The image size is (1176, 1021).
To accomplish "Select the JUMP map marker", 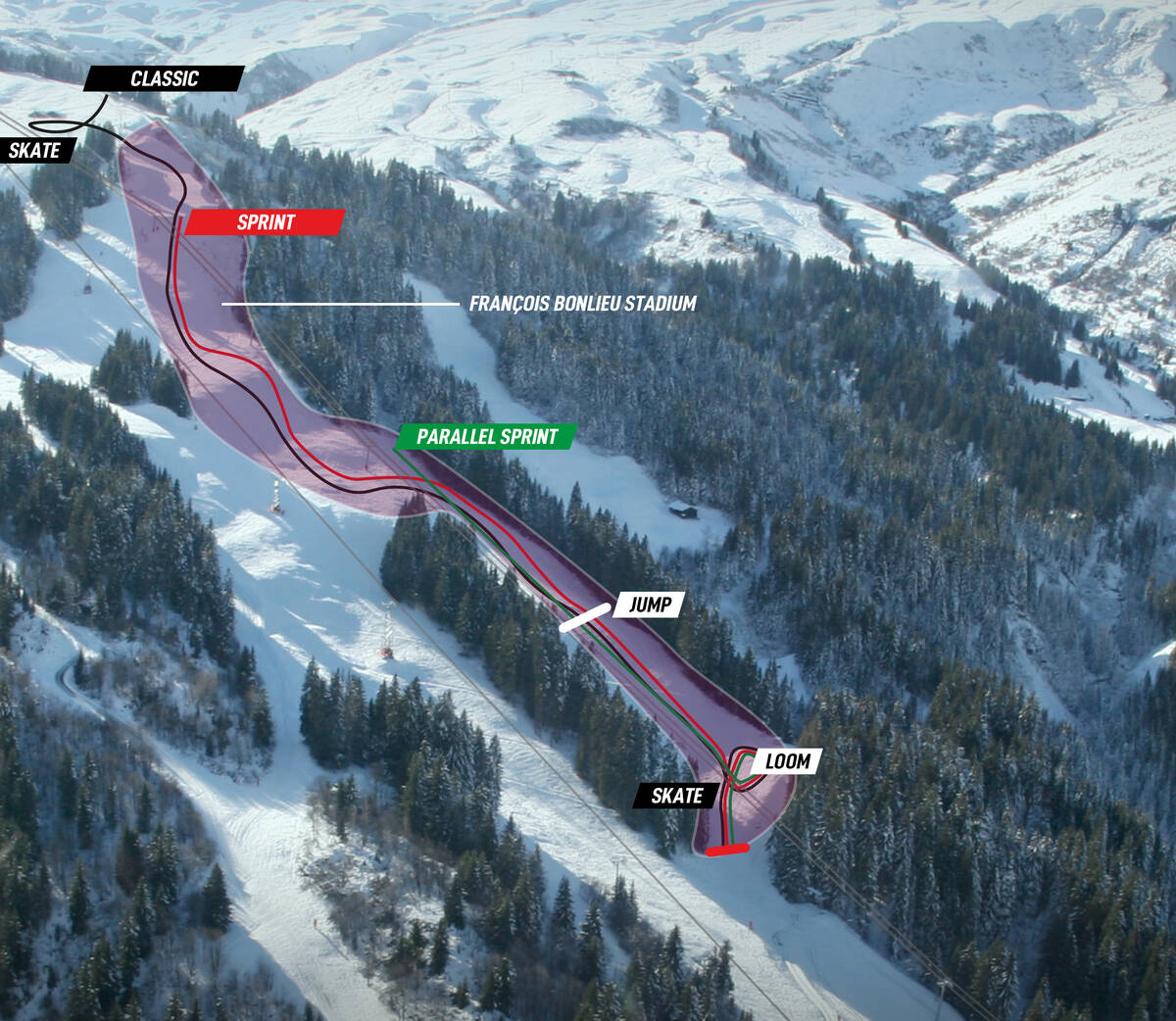I will click(650, 605).
